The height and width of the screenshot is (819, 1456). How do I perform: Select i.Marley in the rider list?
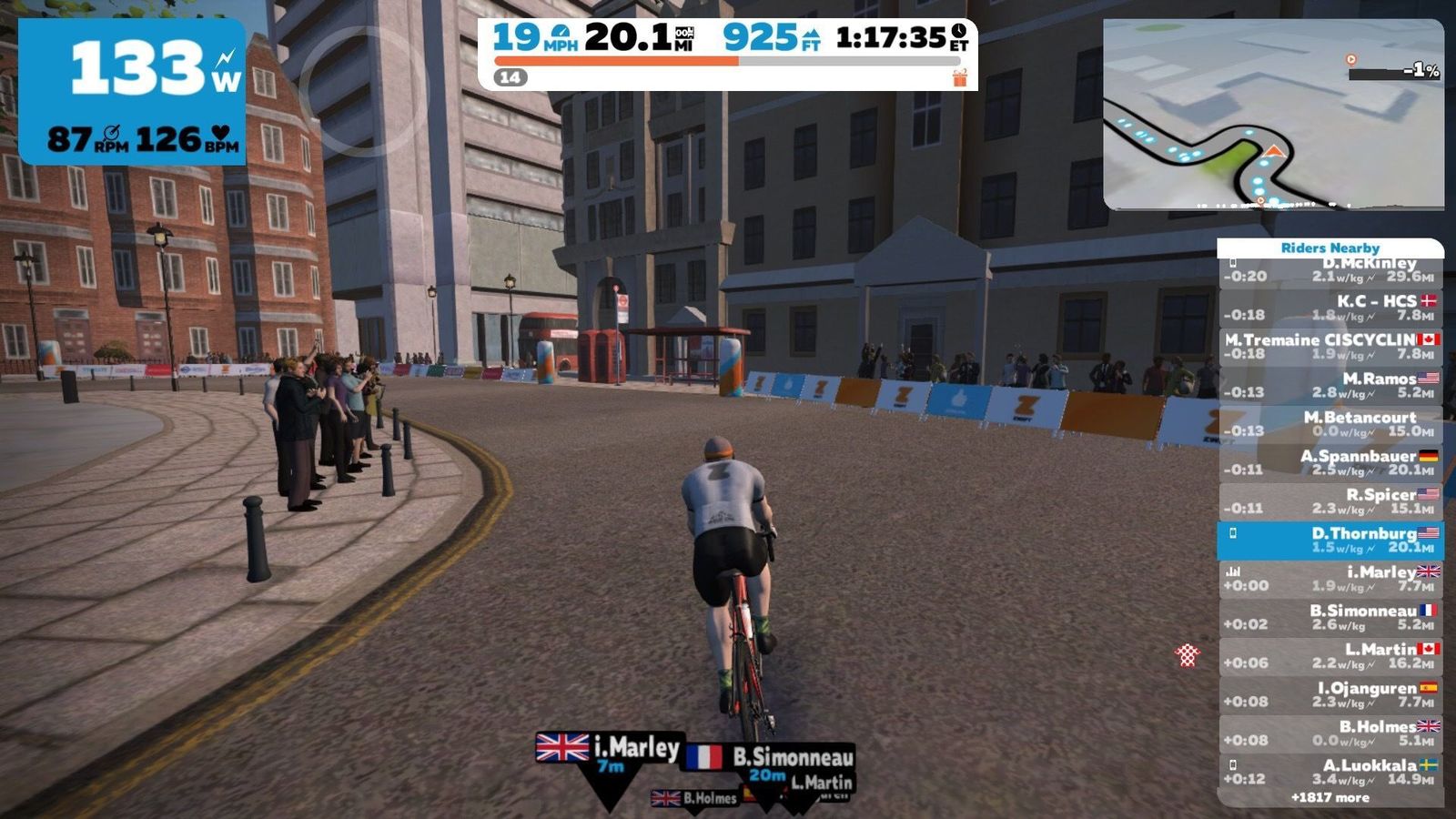pyautogui.click(x=1330, y=579)
